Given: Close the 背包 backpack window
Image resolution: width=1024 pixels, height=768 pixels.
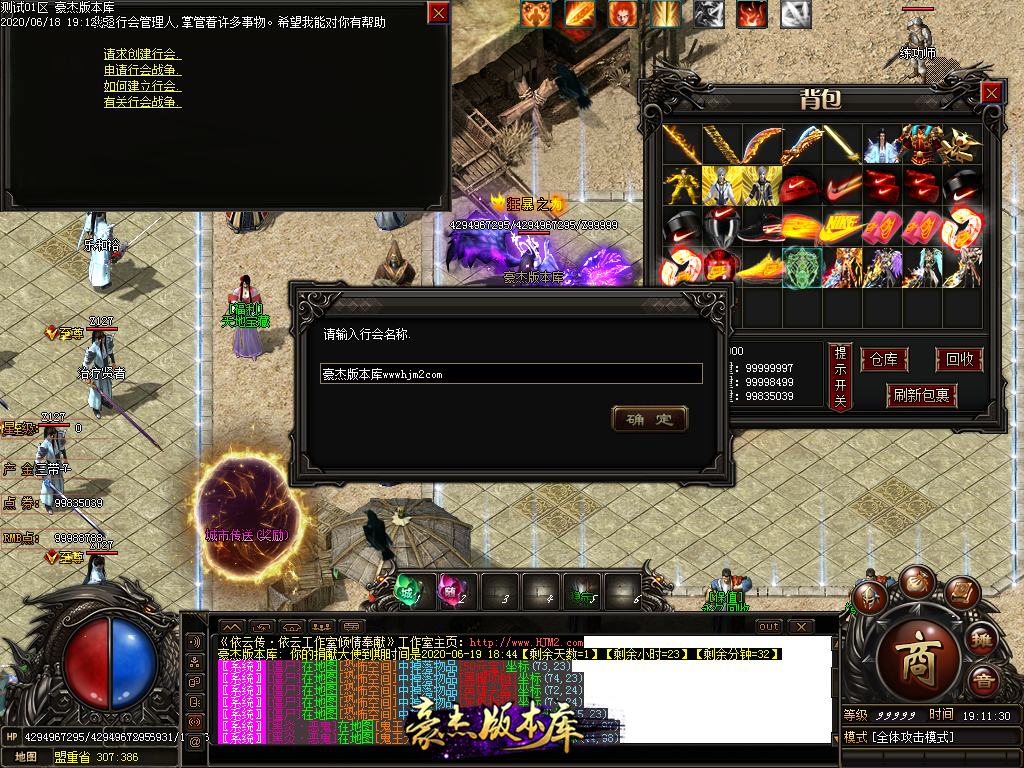Looking at the screenshot, I should coord(991,93).
